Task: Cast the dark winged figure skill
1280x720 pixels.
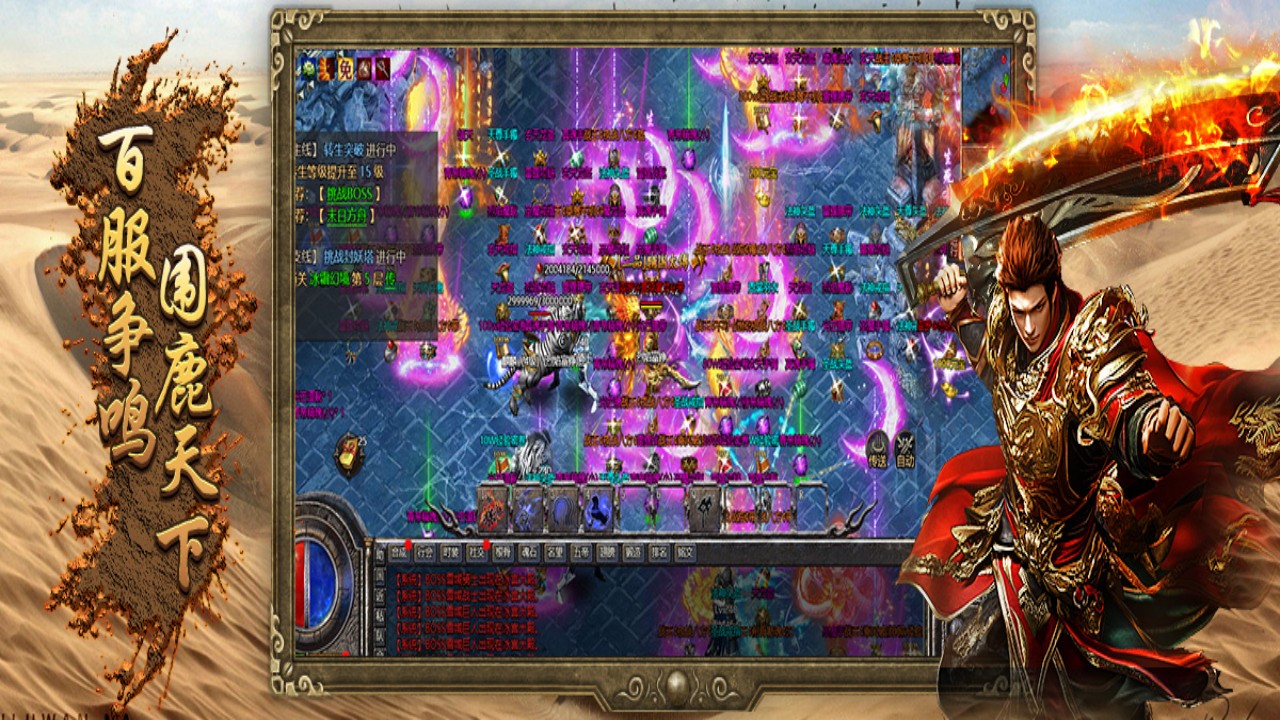Action: click(702, 510)
